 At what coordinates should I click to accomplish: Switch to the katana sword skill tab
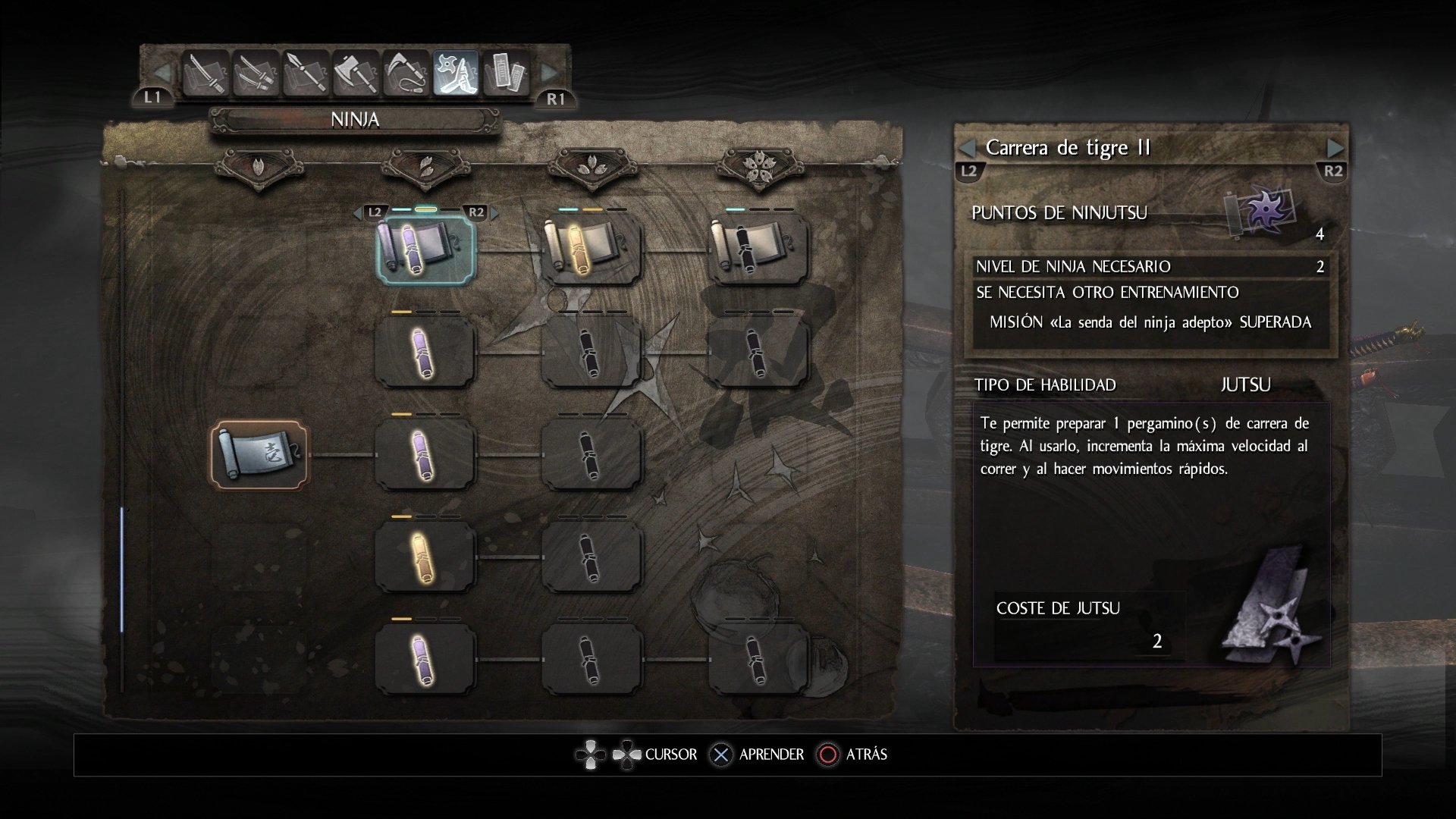206,74
